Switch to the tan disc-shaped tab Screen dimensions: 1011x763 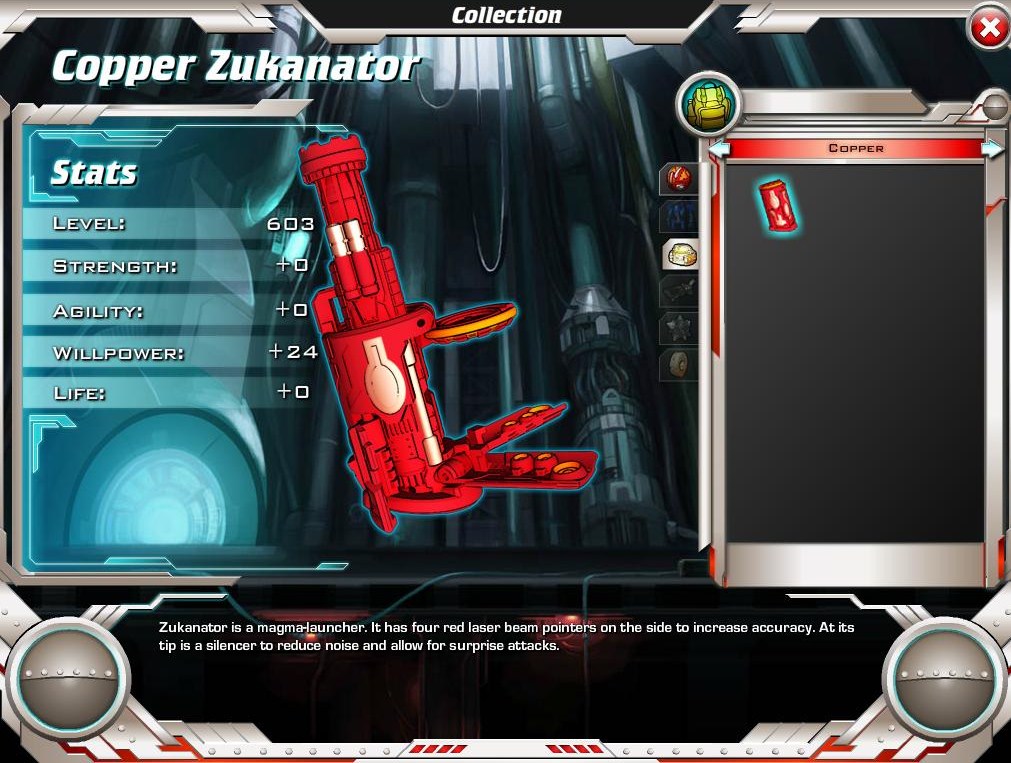click(x=680, y=363)
